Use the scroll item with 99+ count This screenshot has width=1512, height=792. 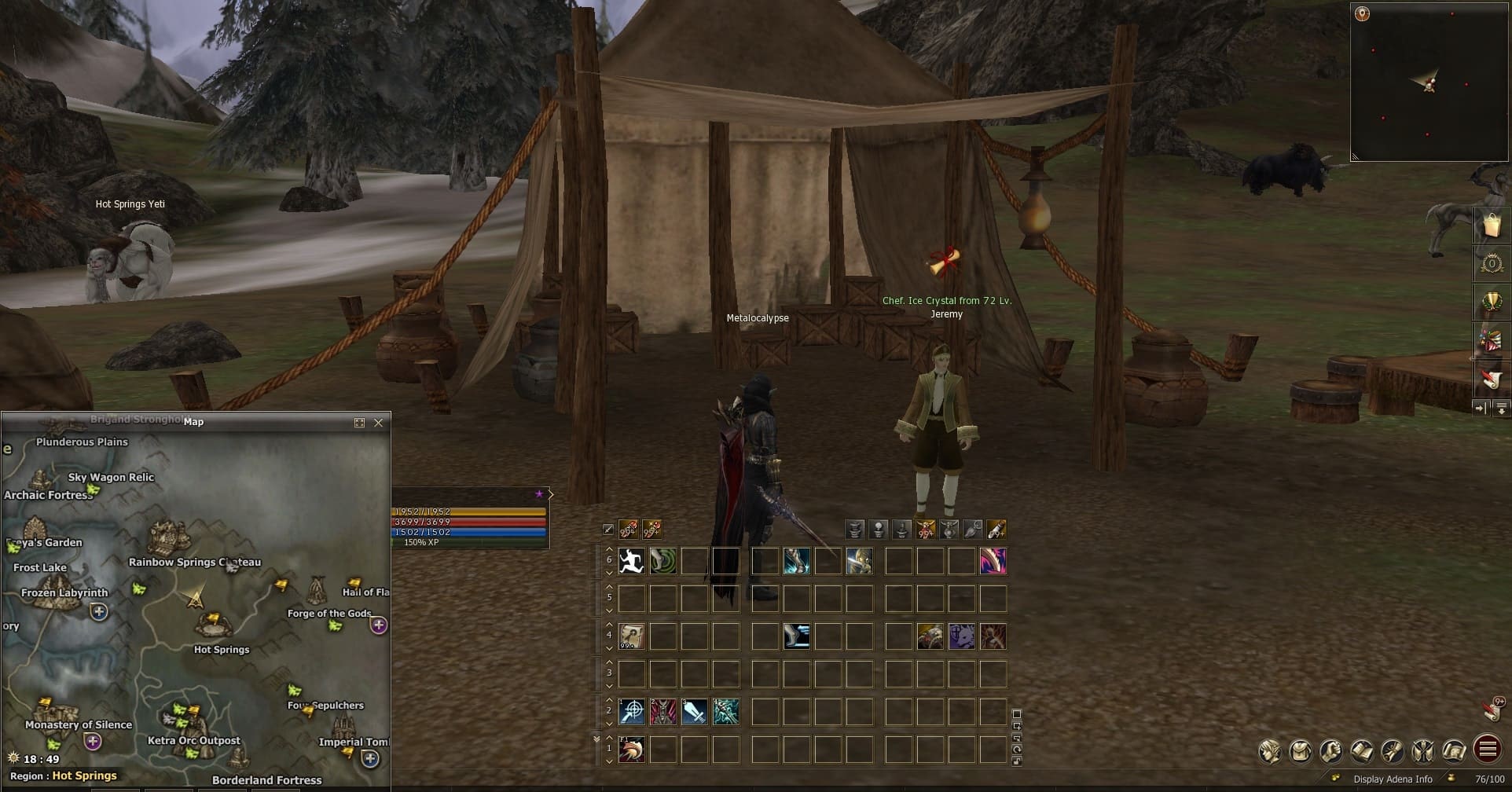pyautogui.click(x=631, y=636)
